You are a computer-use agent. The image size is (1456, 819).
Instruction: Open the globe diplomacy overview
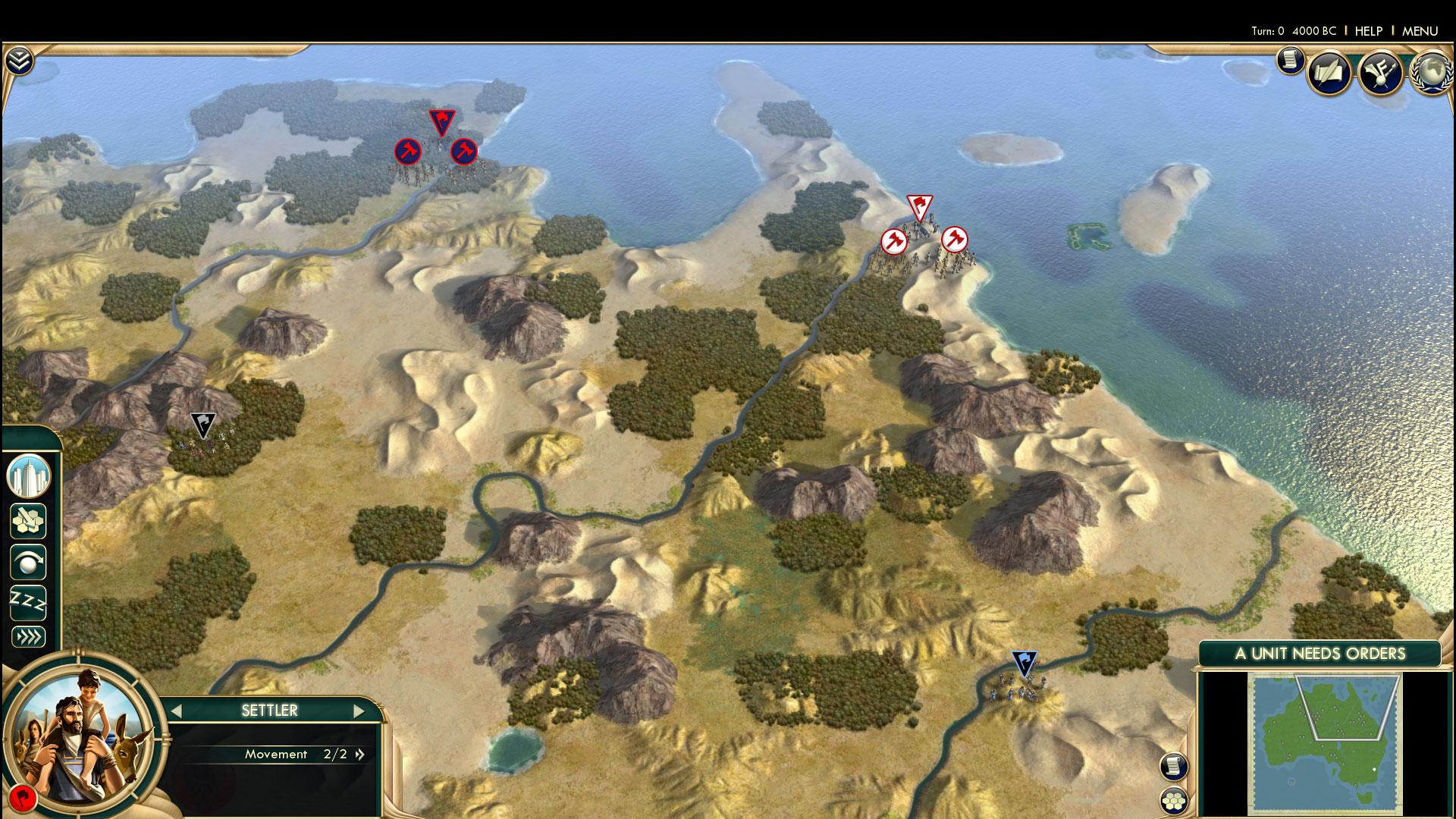coord(1430,74)
